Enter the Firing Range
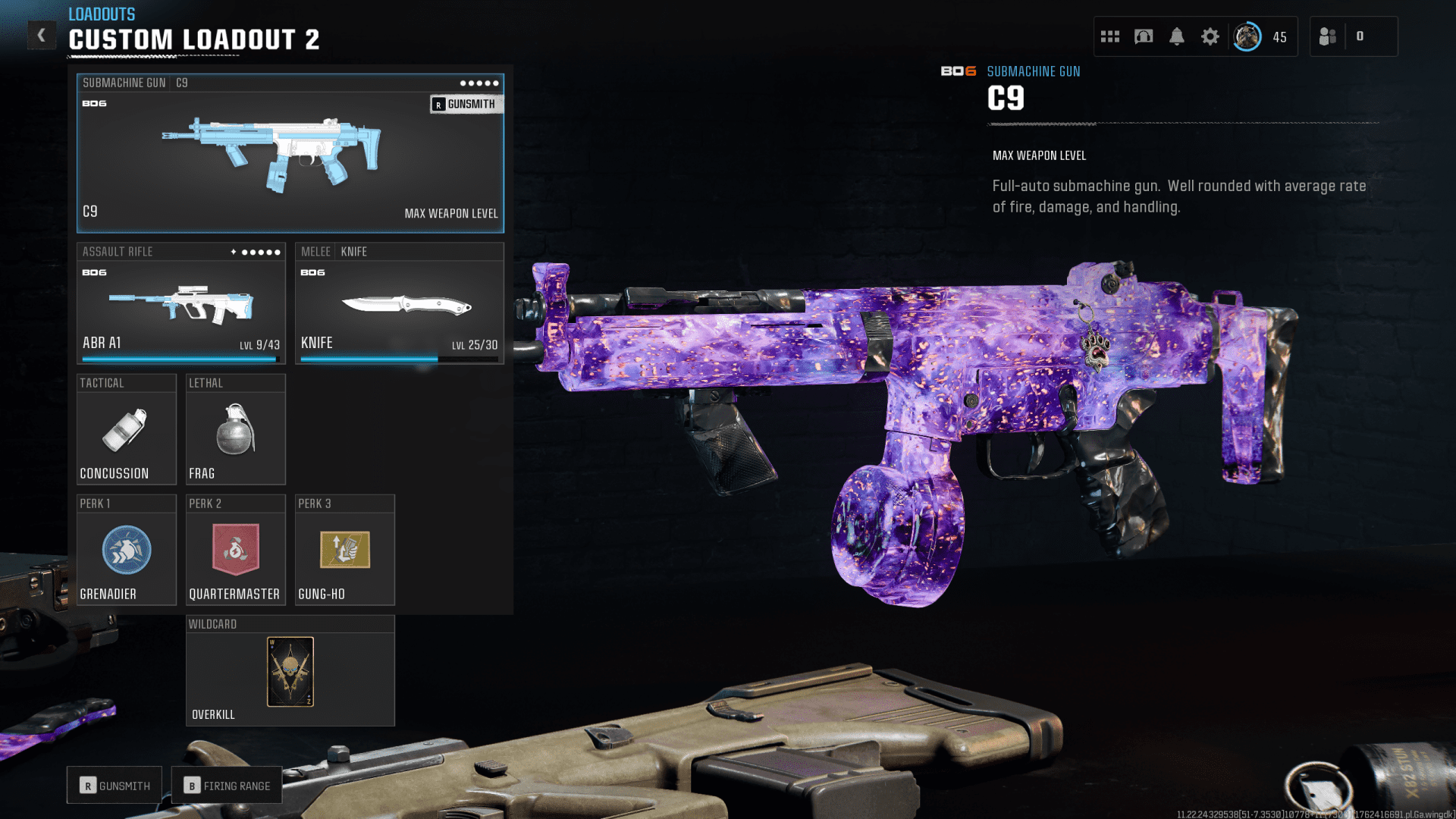 pyautogui.click(x=227, y=786)
